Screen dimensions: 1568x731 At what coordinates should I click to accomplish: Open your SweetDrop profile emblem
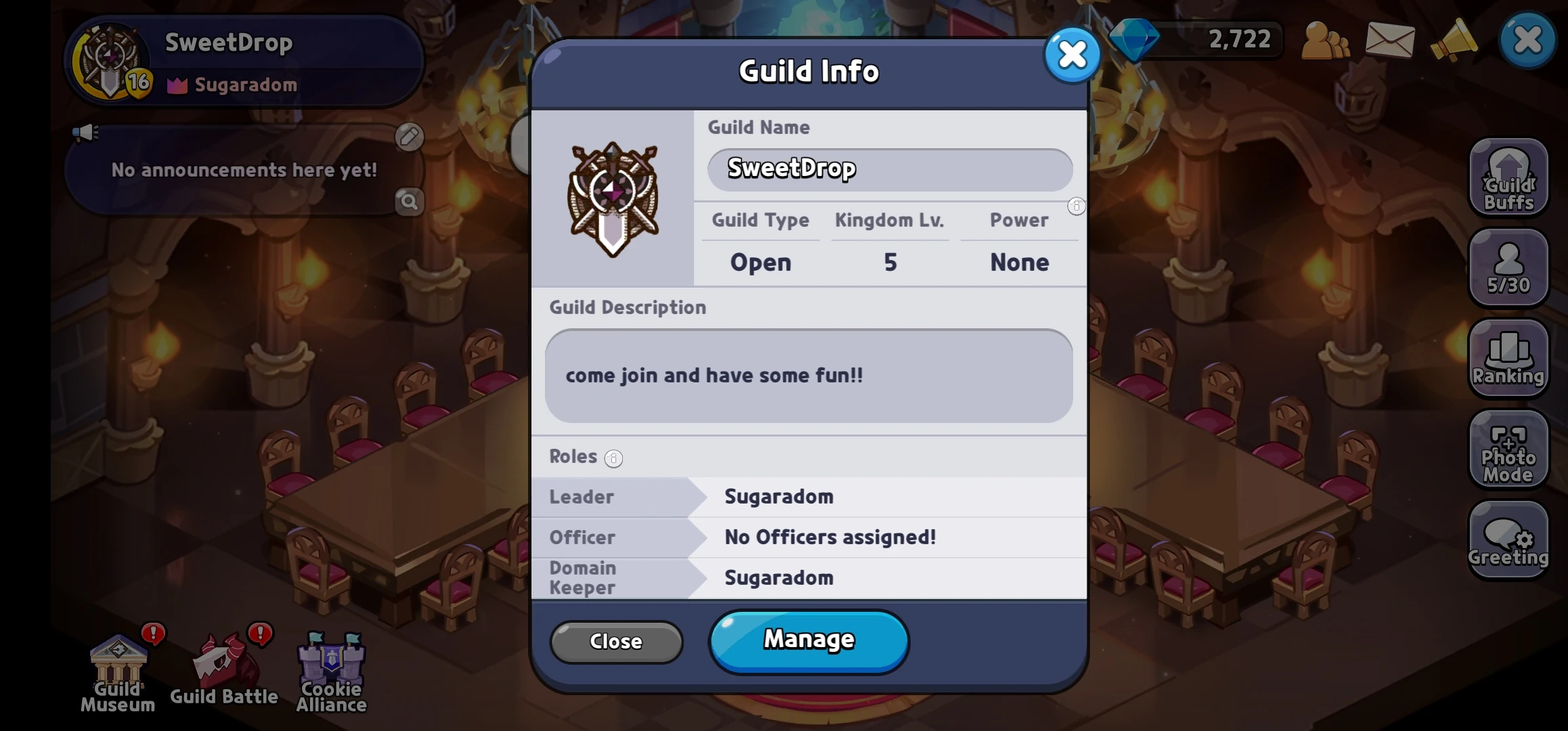pyautogui.click(x=110, y=62)
